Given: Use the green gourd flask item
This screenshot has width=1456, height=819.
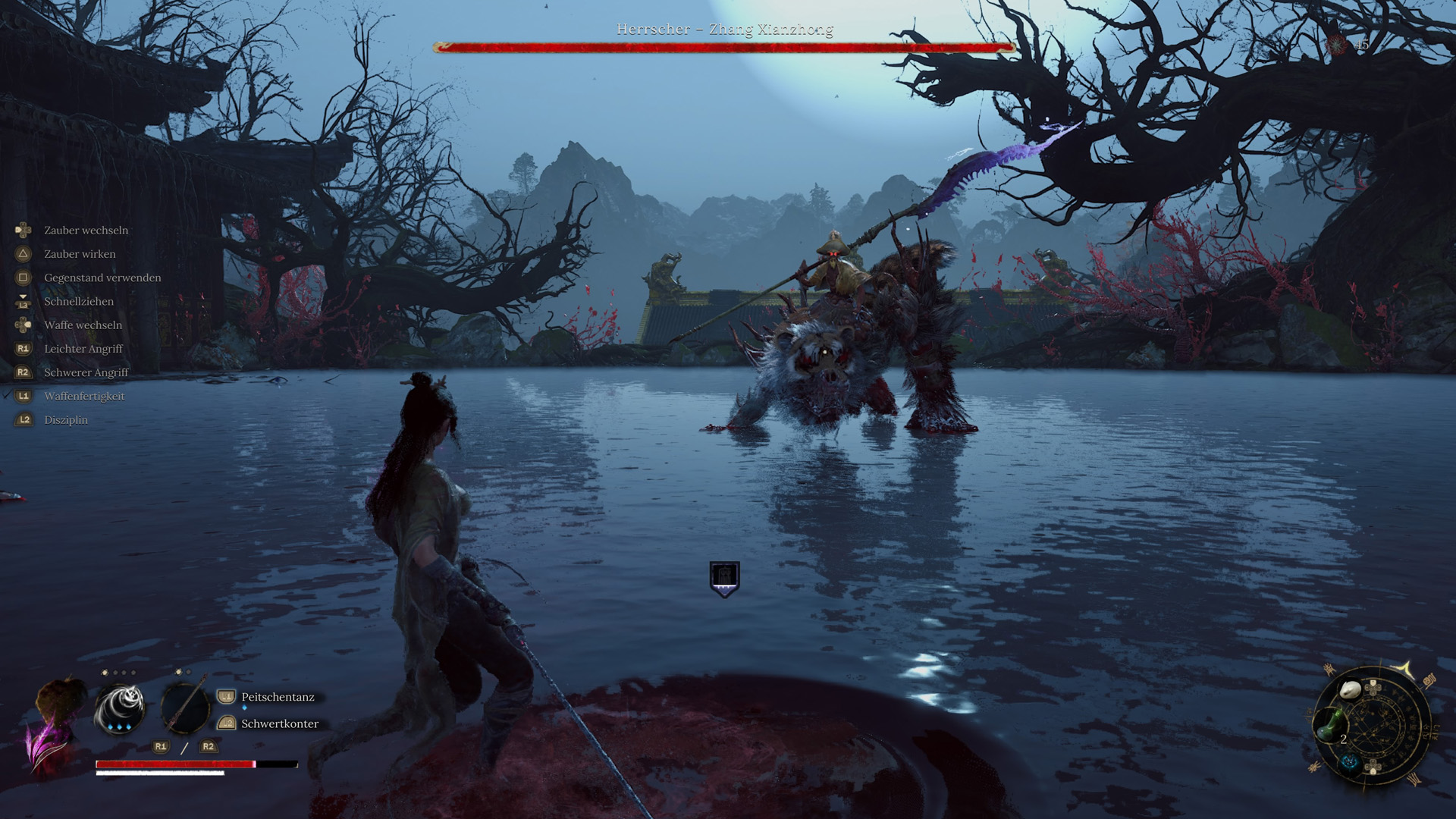Looking at the screenshot, I should [1329, 726].
